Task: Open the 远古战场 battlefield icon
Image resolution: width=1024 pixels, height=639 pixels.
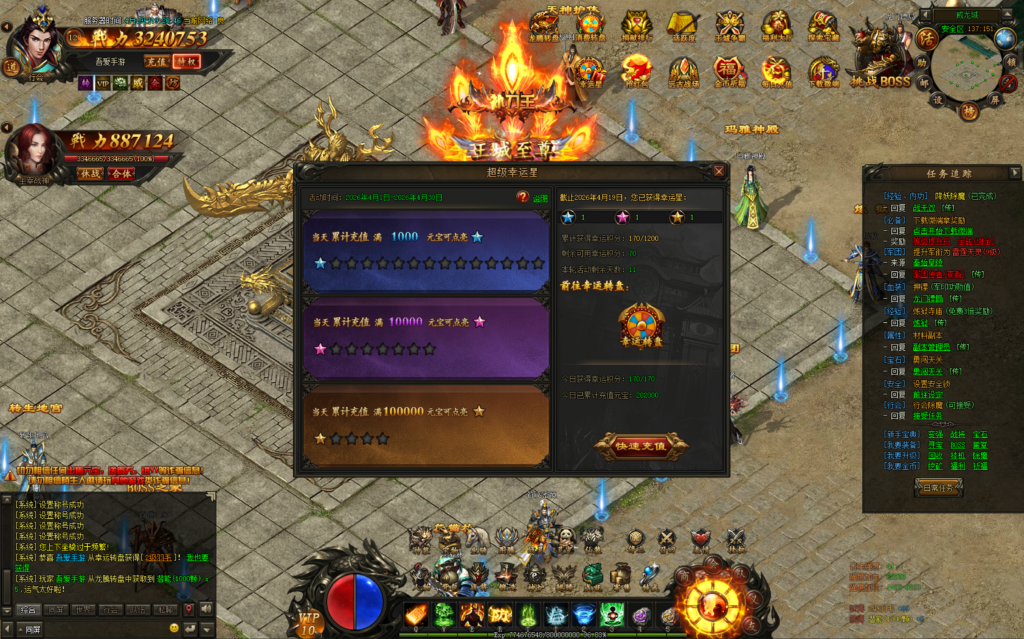Action: coord(682,70)
